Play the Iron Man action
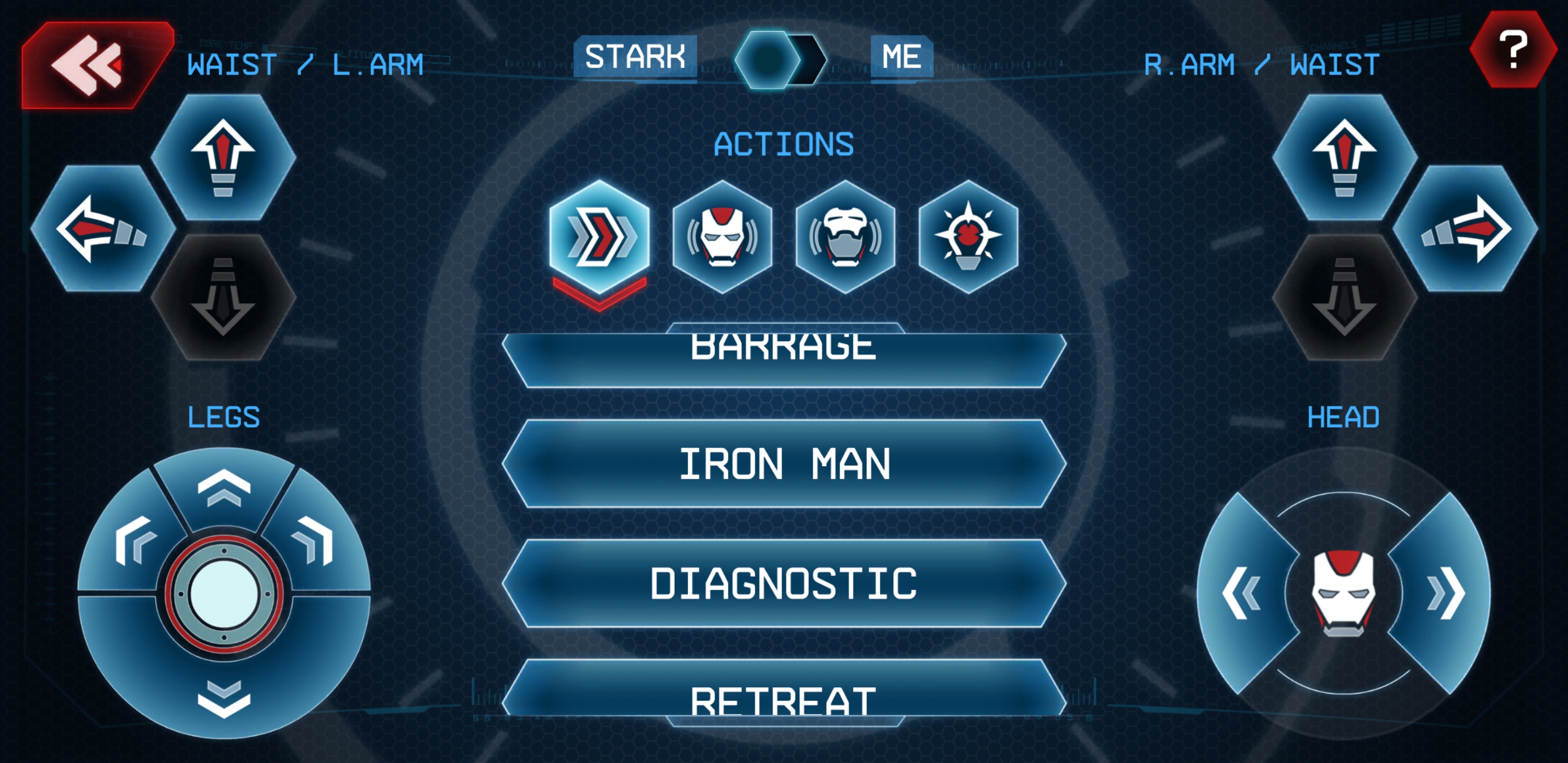The image size is (1568, 763). click(x=783, y=464)
